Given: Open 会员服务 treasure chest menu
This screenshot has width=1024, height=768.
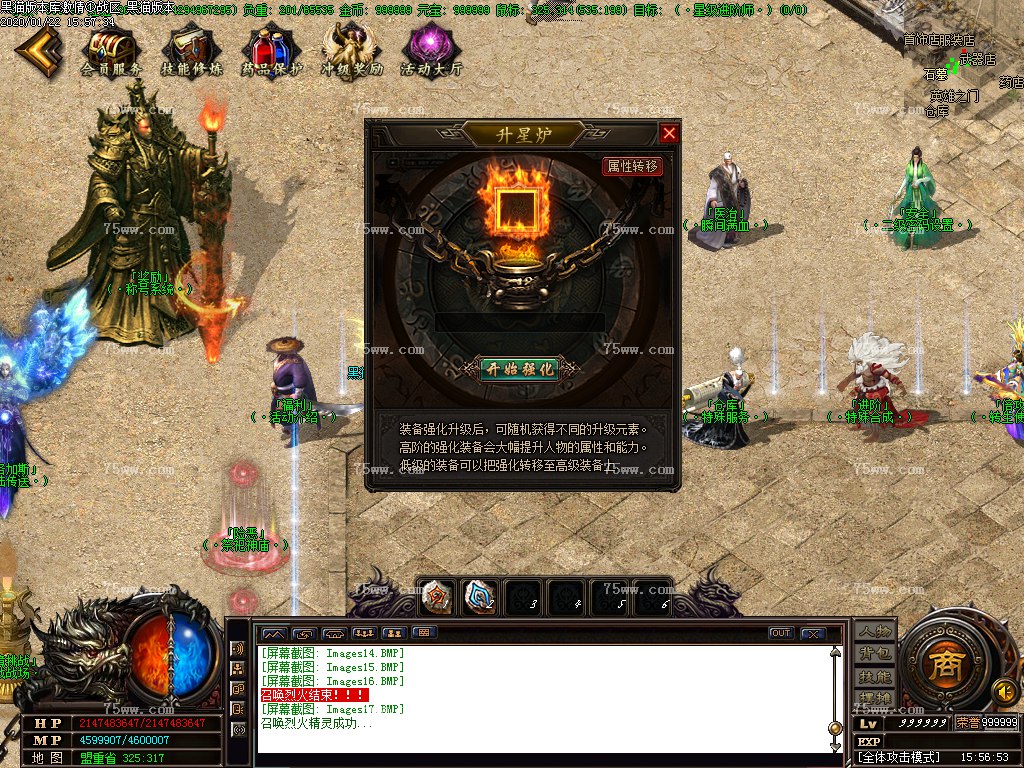Looking at the screenshot, I should (x=110, y=50).
